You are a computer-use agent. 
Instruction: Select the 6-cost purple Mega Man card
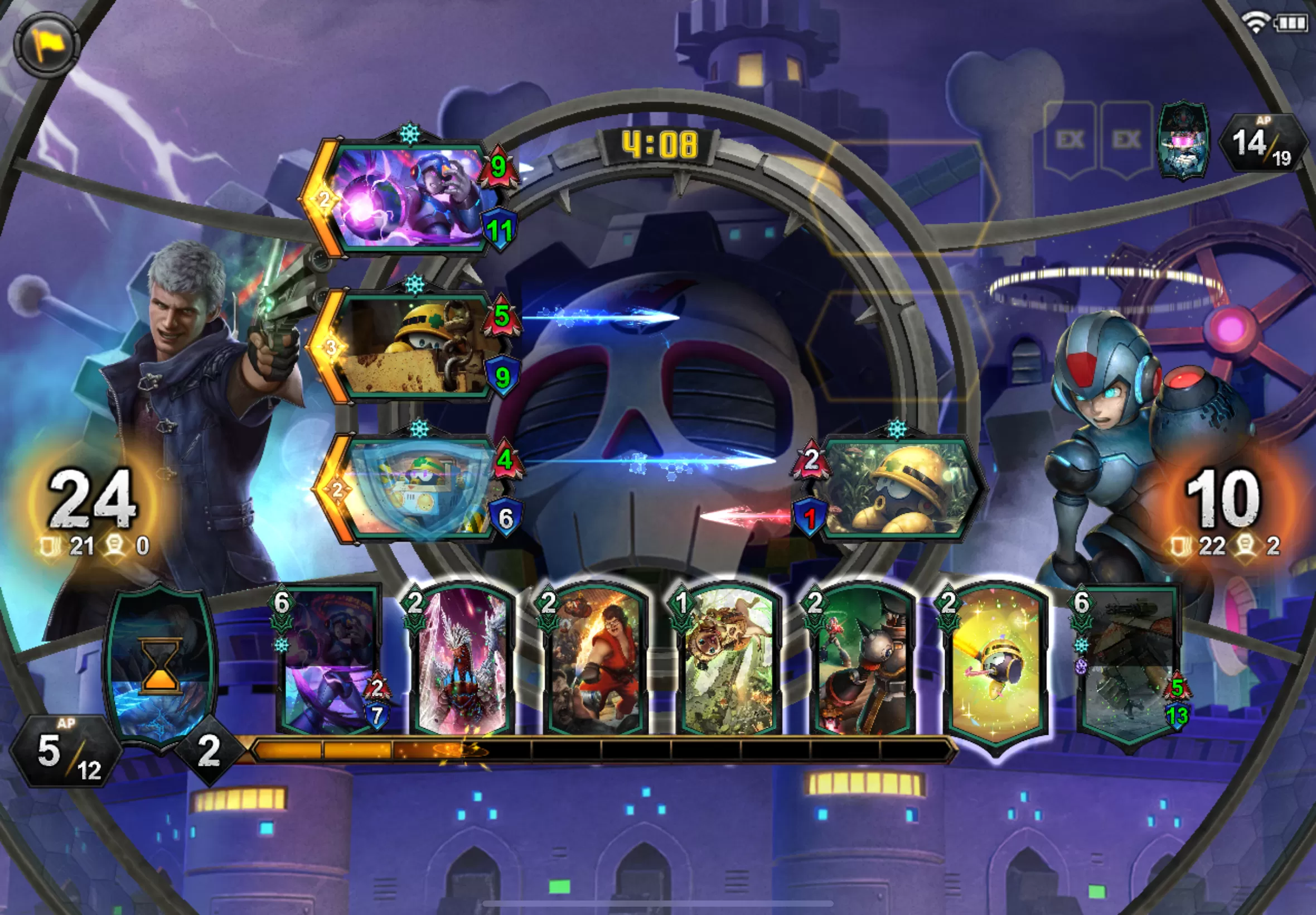tap(328, 661)
